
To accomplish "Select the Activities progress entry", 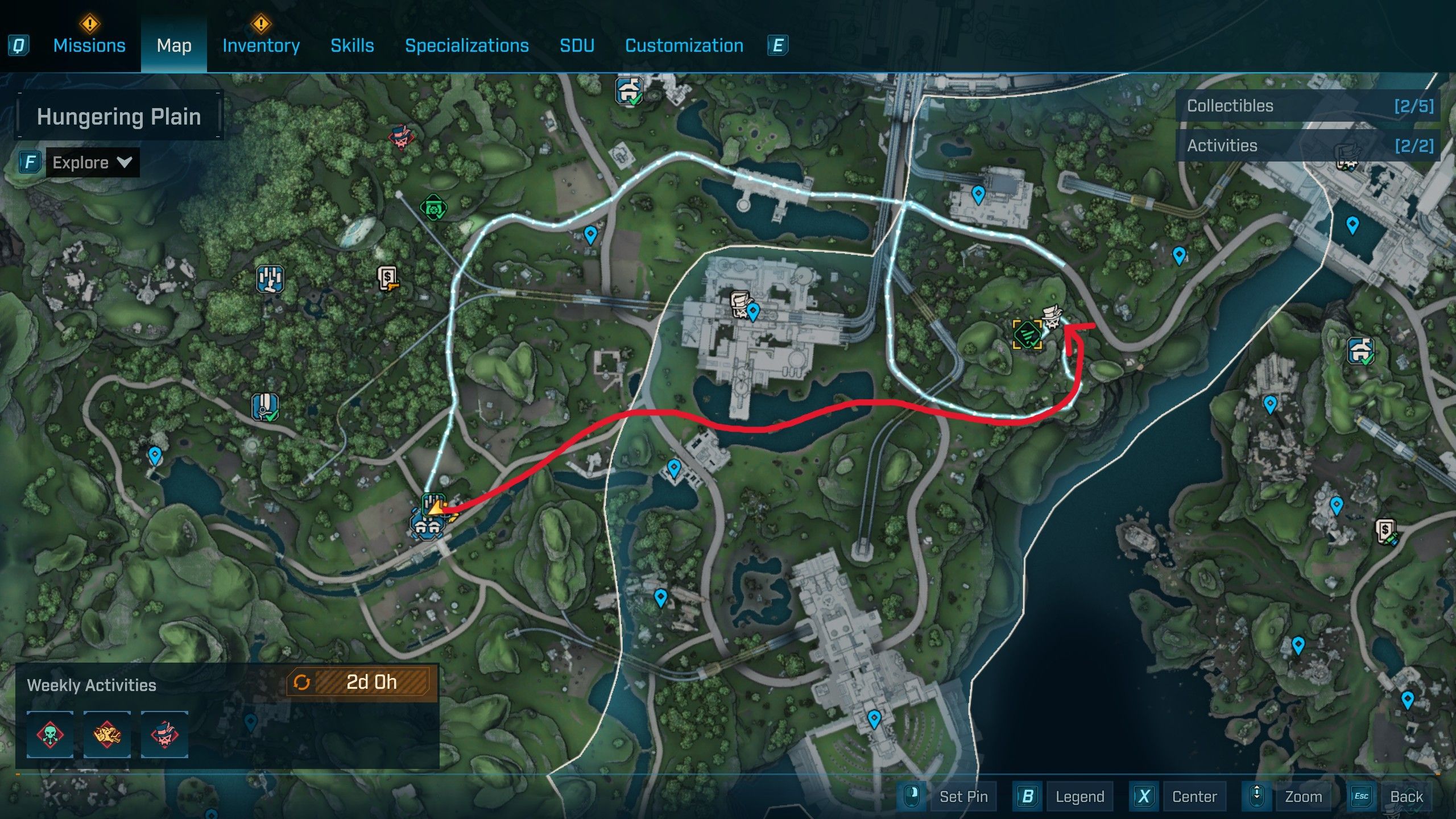I will pyautogui.click(x=1308, y=146).
